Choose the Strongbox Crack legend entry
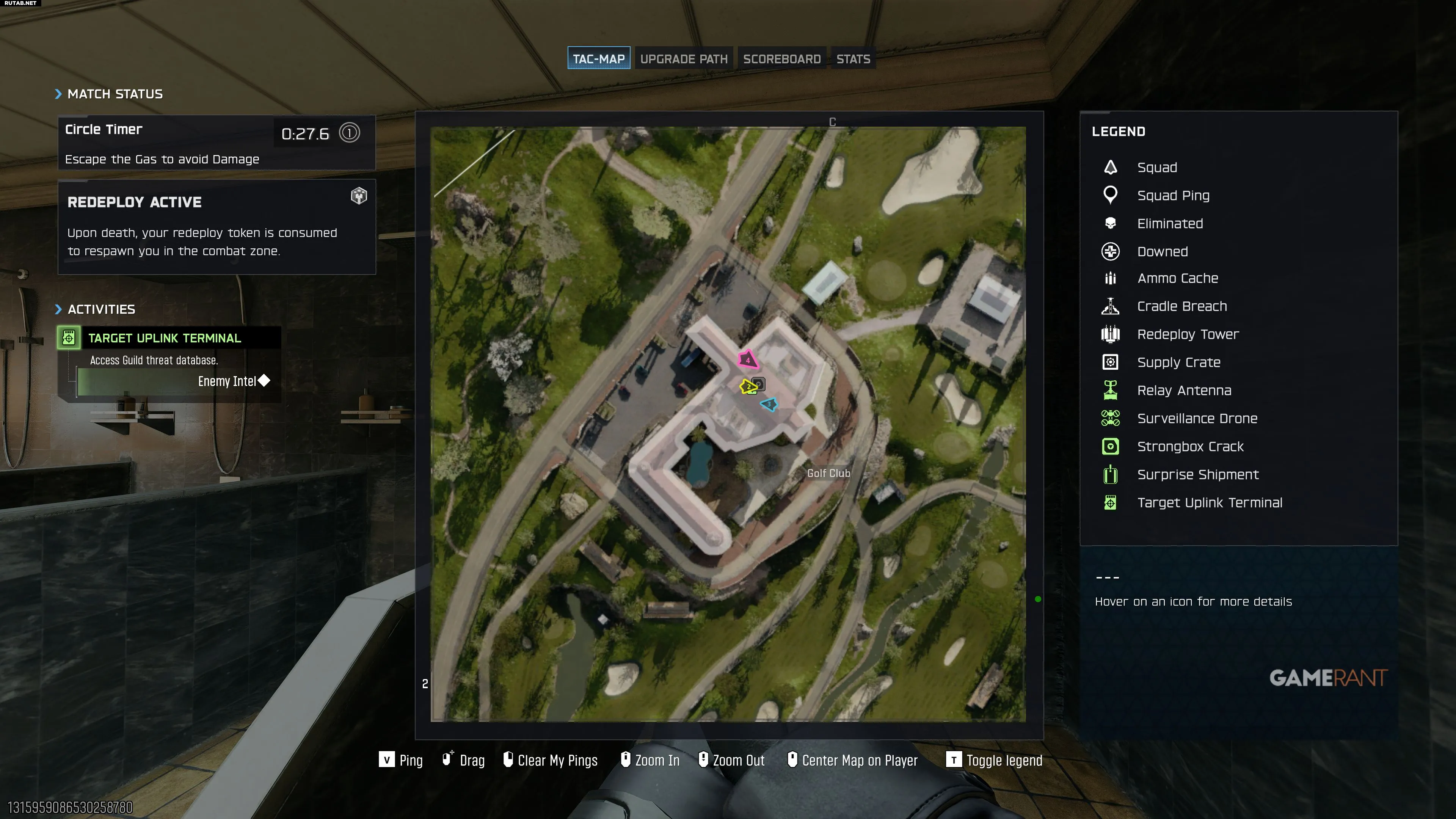 (1190, 447)
